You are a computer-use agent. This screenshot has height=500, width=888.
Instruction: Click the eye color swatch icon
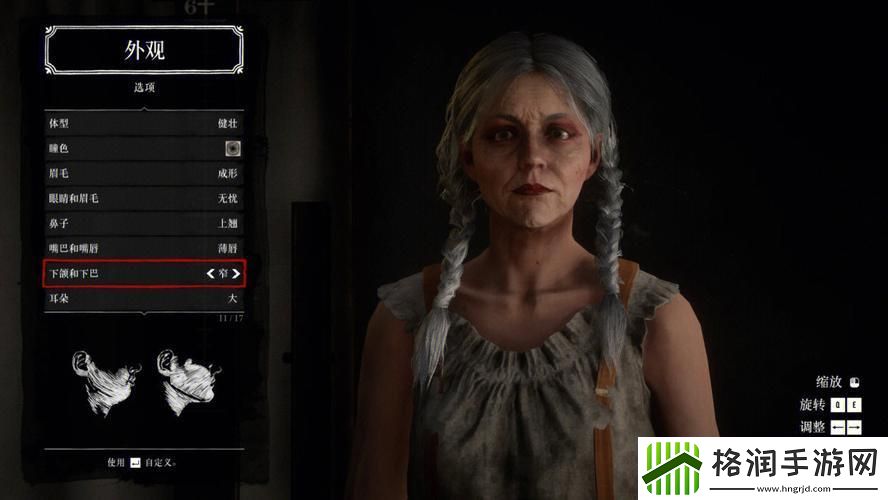click(x=232, y=149)
